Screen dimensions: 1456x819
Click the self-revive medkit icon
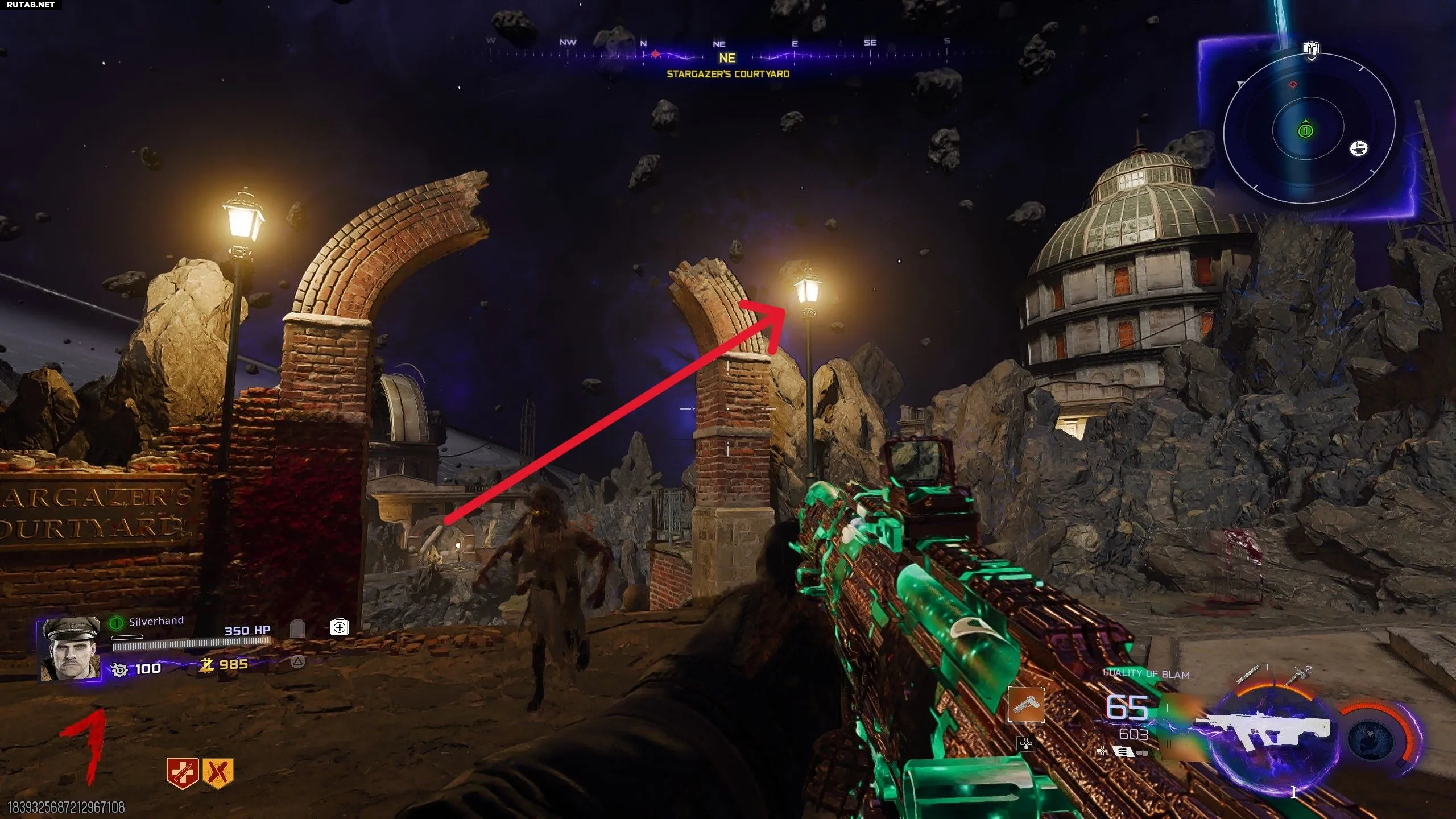point(340,627)
